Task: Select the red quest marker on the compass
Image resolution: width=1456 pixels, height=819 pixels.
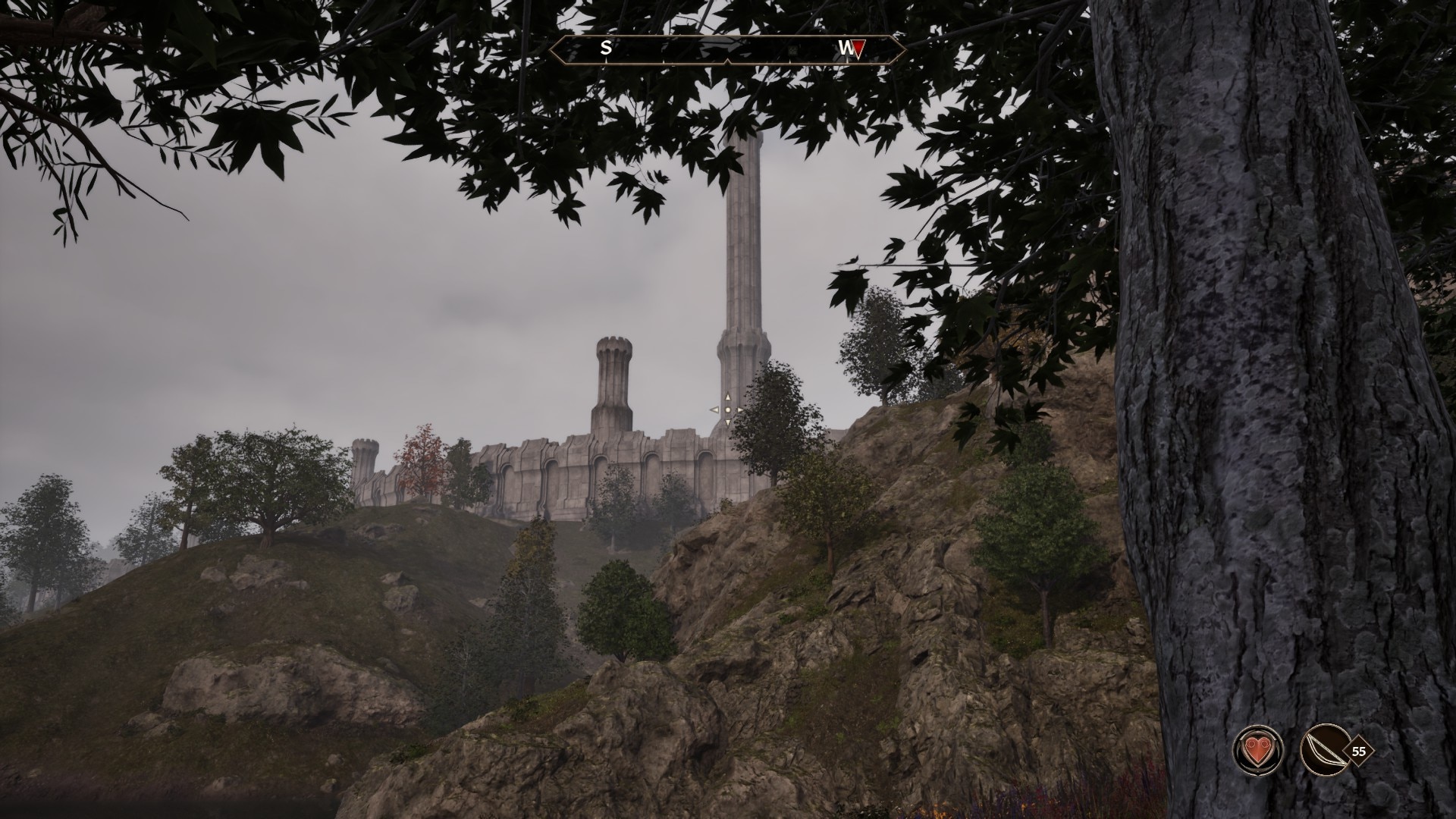Action: pyautogui.click(x=858, y=50)
